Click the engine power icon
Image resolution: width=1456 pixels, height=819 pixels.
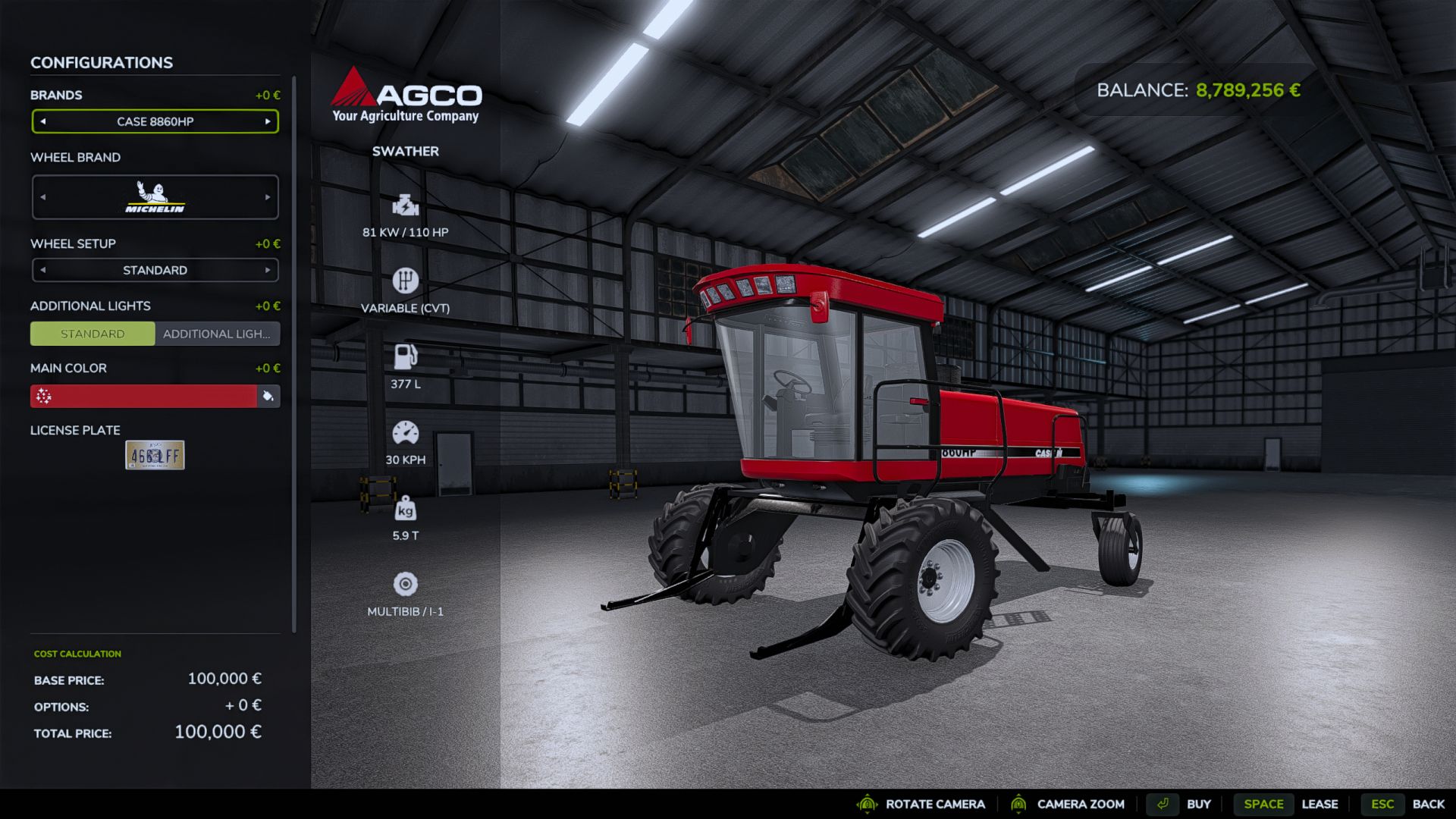click(406, 206)
